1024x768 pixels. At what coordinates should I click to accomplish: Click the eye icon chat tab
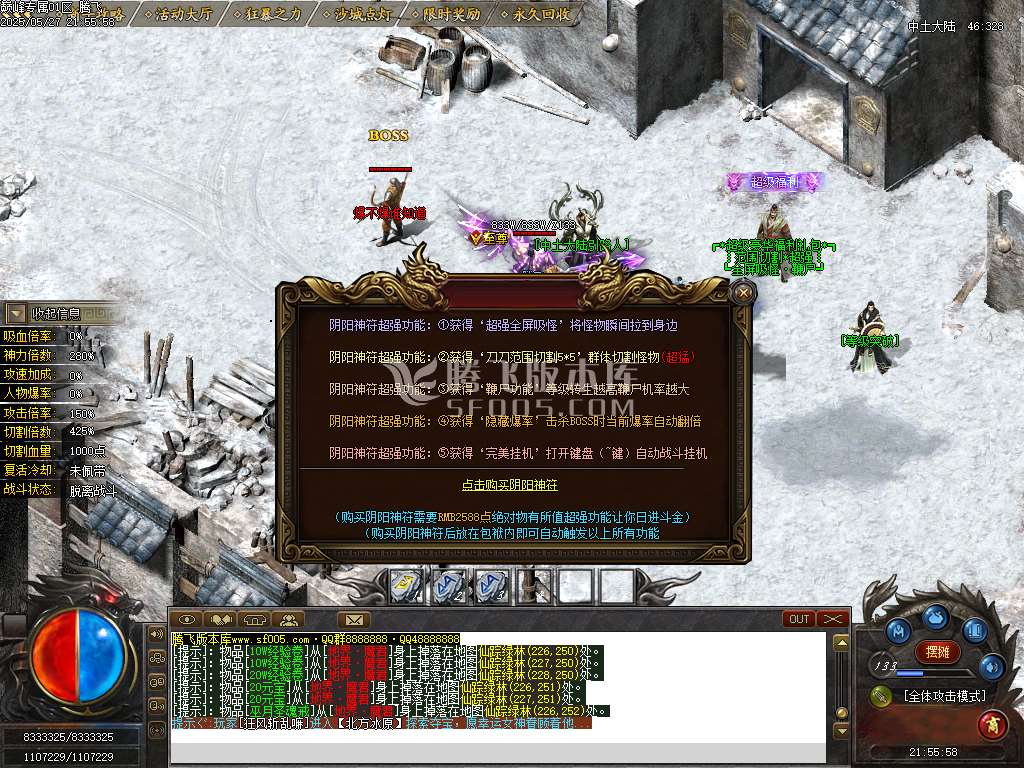click(x=187, y=620)
